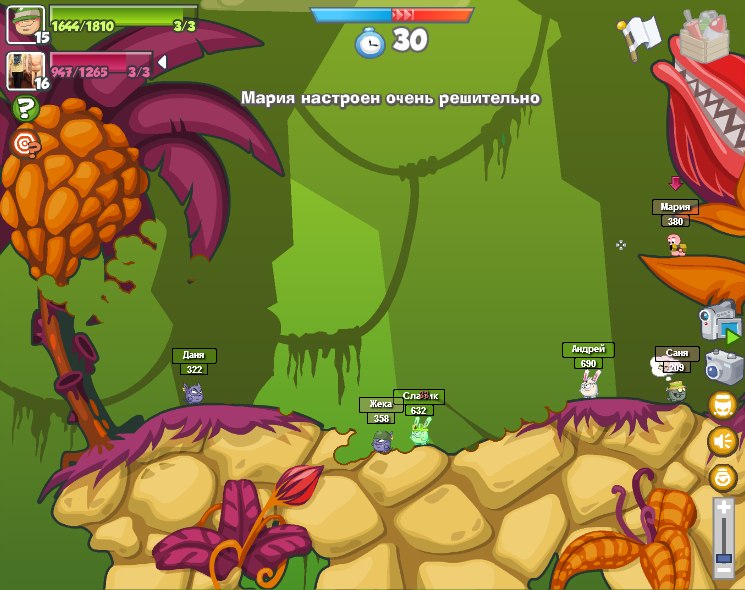The image size is (745, 590).
Task: Click the round orange button below the speaker
Action: pos(722,477)
